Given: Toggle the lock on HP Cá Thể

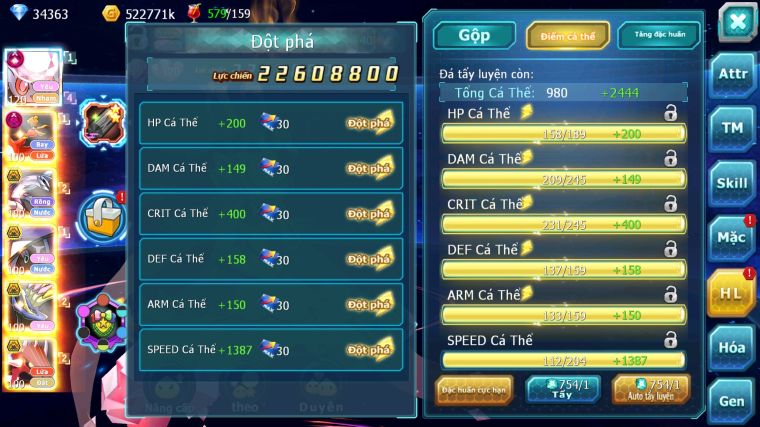Looking at the screenshot, I should click(x=670, y=113).
